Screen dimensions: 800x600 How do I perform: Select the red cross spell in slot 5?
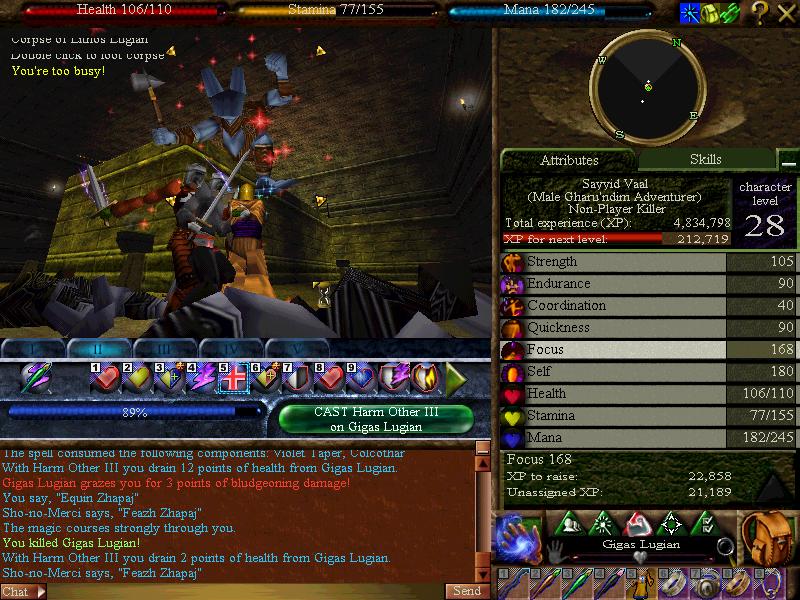232,379
